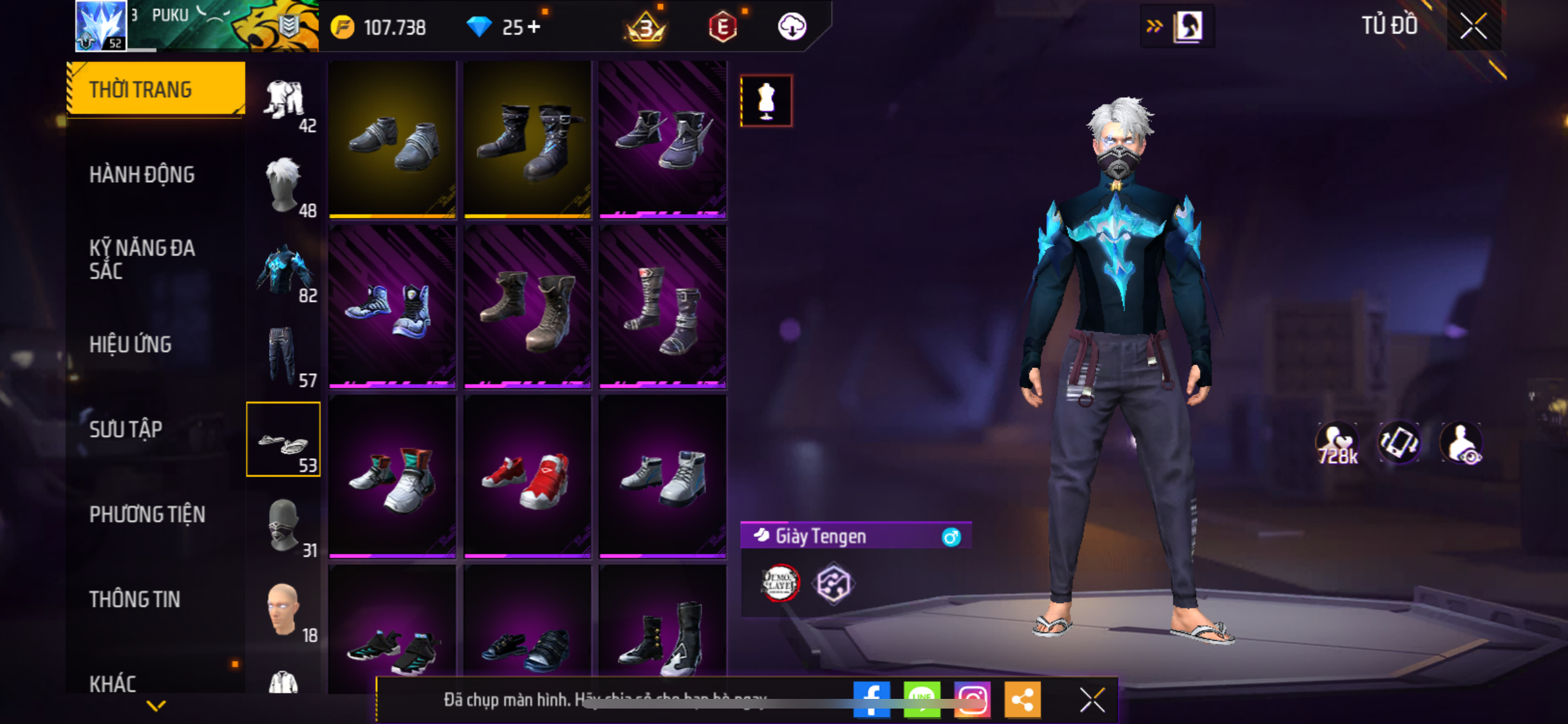Switch to the HÀNH ĐỘNG tab
Viewport: 1568px width, 724px height.
pyautogui.click(x=142, y=174)
